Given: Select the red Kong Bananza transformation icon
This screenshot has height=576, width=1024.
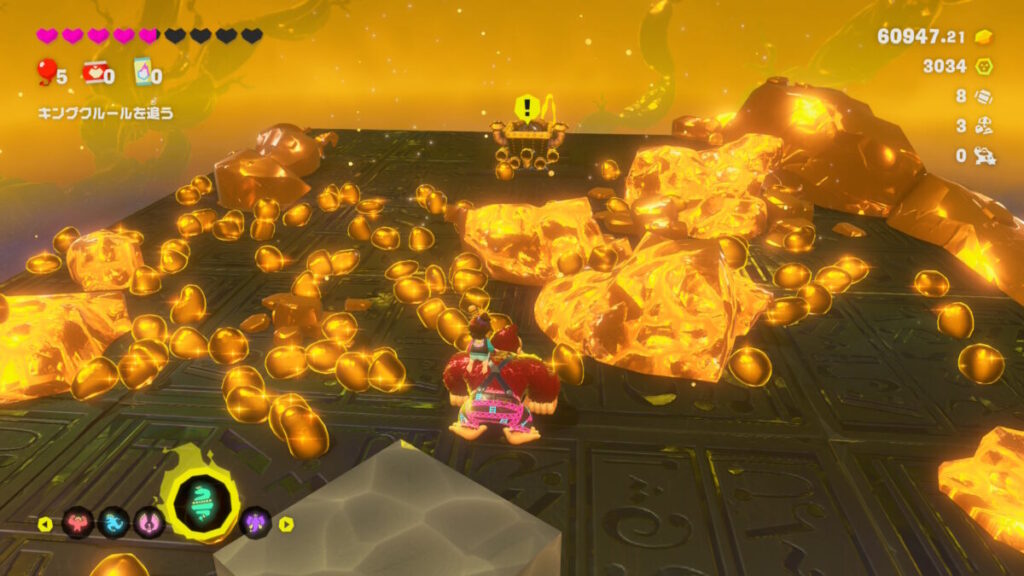Looking at the screenshot, I should click(78, 522).
